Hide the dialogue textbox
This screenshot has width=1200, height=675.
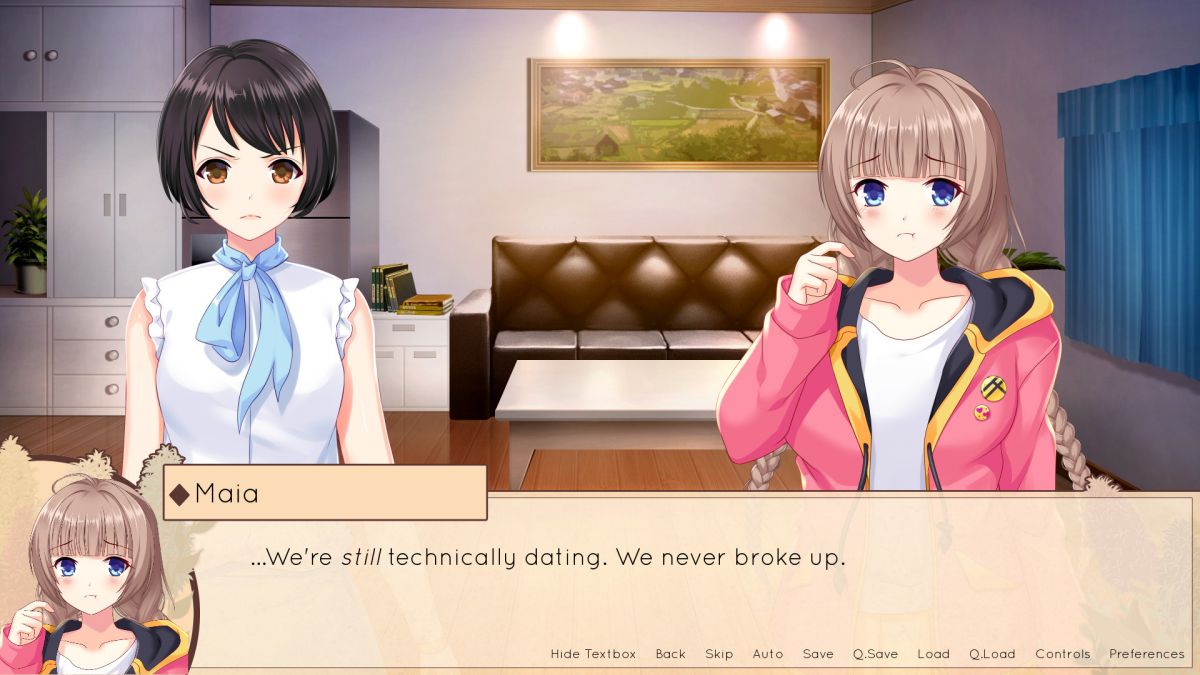point(593,654)
